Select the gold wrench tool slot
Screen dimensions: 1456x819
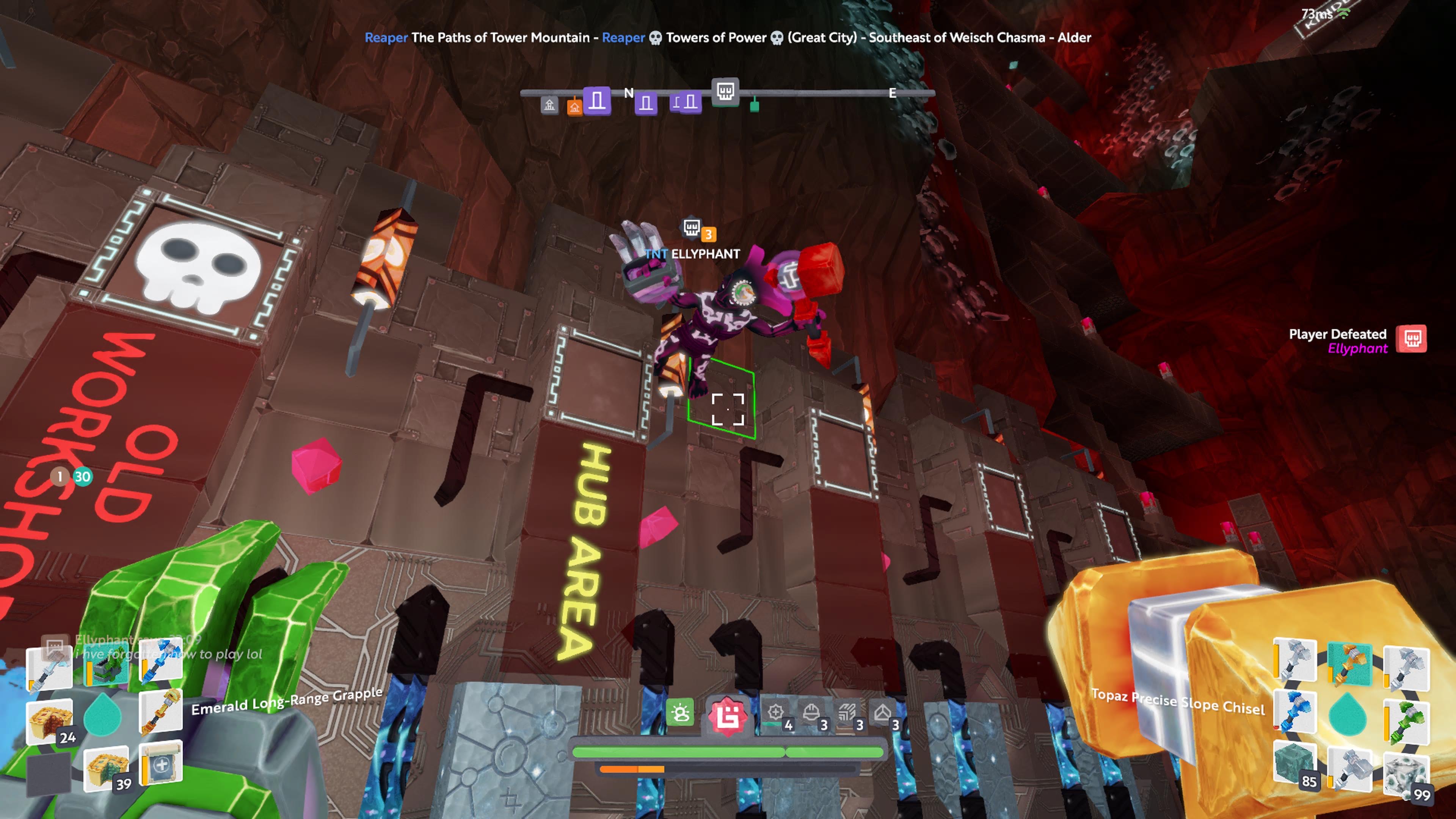(x=161, y=712)
